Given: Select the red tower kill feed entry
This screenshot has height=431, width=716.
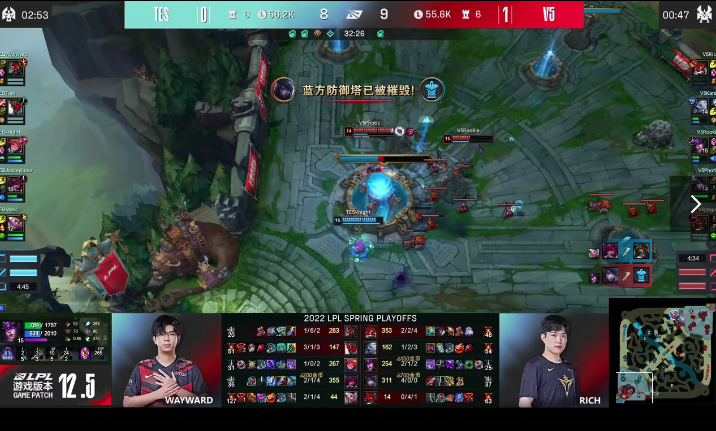Looking at the screenshot, I should coord(623,273).
